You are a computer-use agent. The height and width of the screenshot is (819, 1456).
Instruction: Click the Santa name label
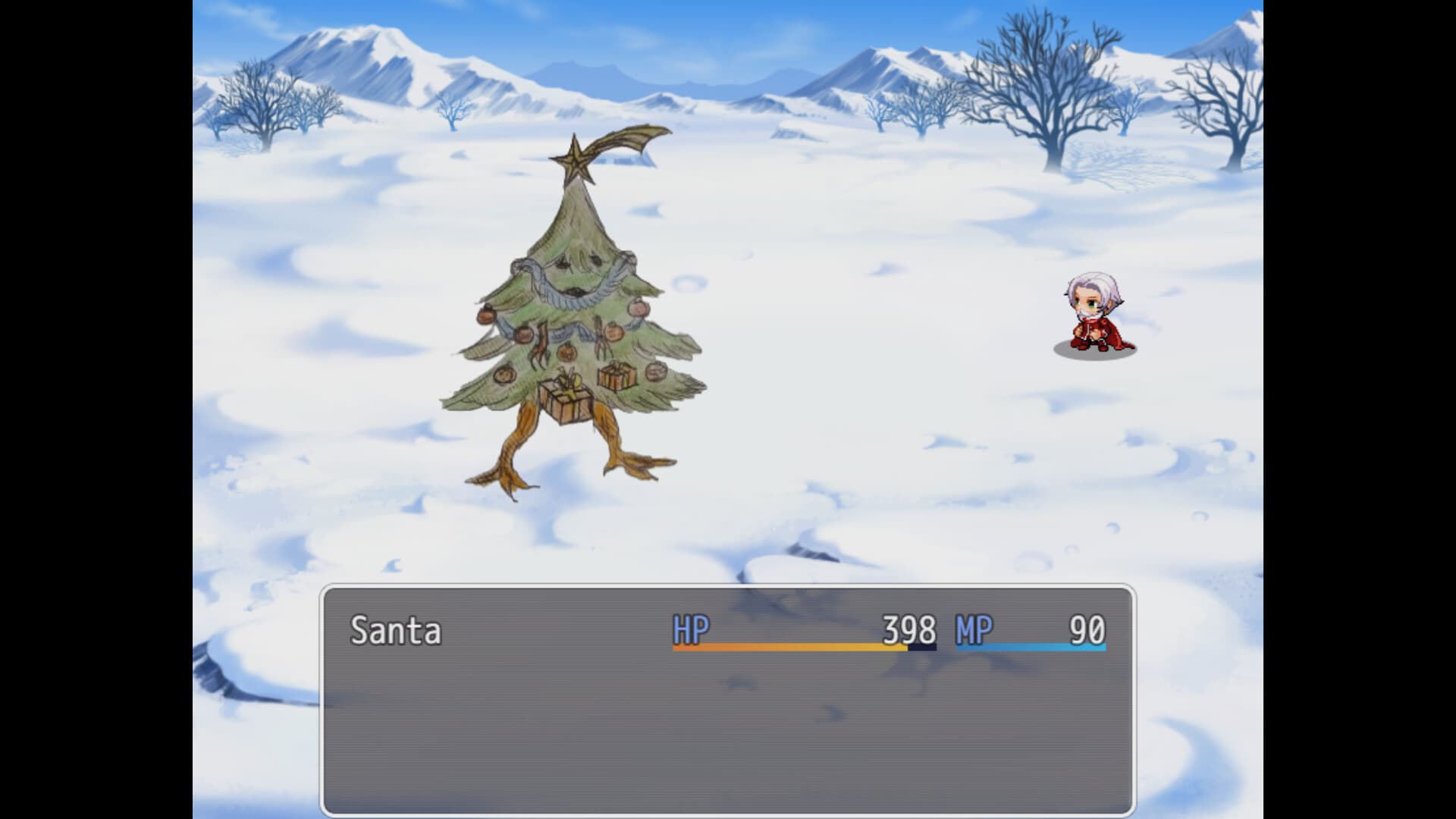click(x=397, y=629)
